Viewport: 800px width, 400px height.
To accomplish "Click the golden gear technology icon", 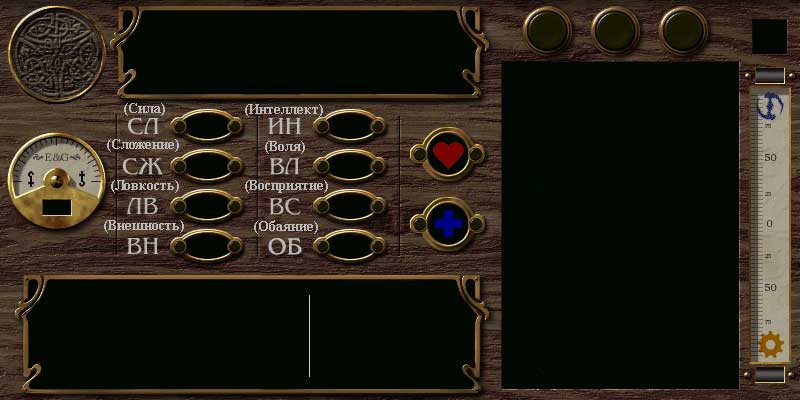I will coord(770,345).
